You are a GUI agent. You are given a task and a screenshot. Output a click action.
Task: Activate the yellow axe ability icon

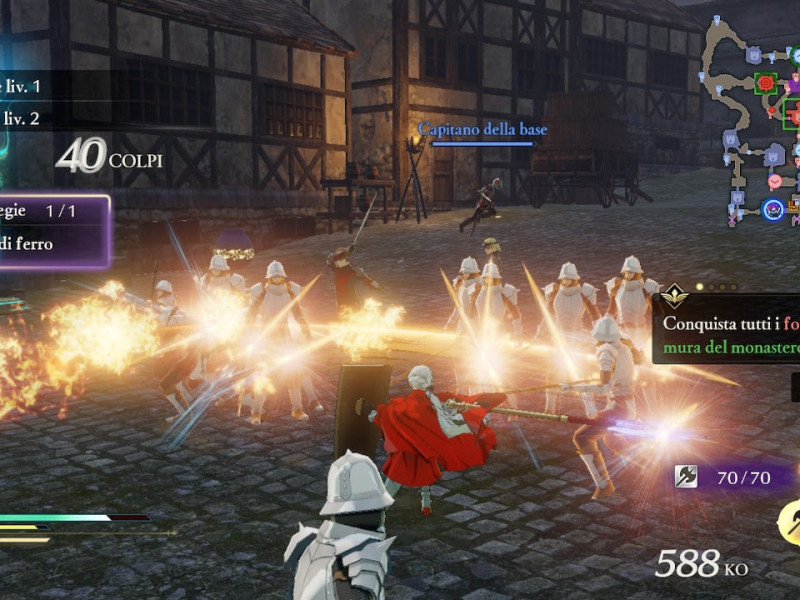click(790, 521)
